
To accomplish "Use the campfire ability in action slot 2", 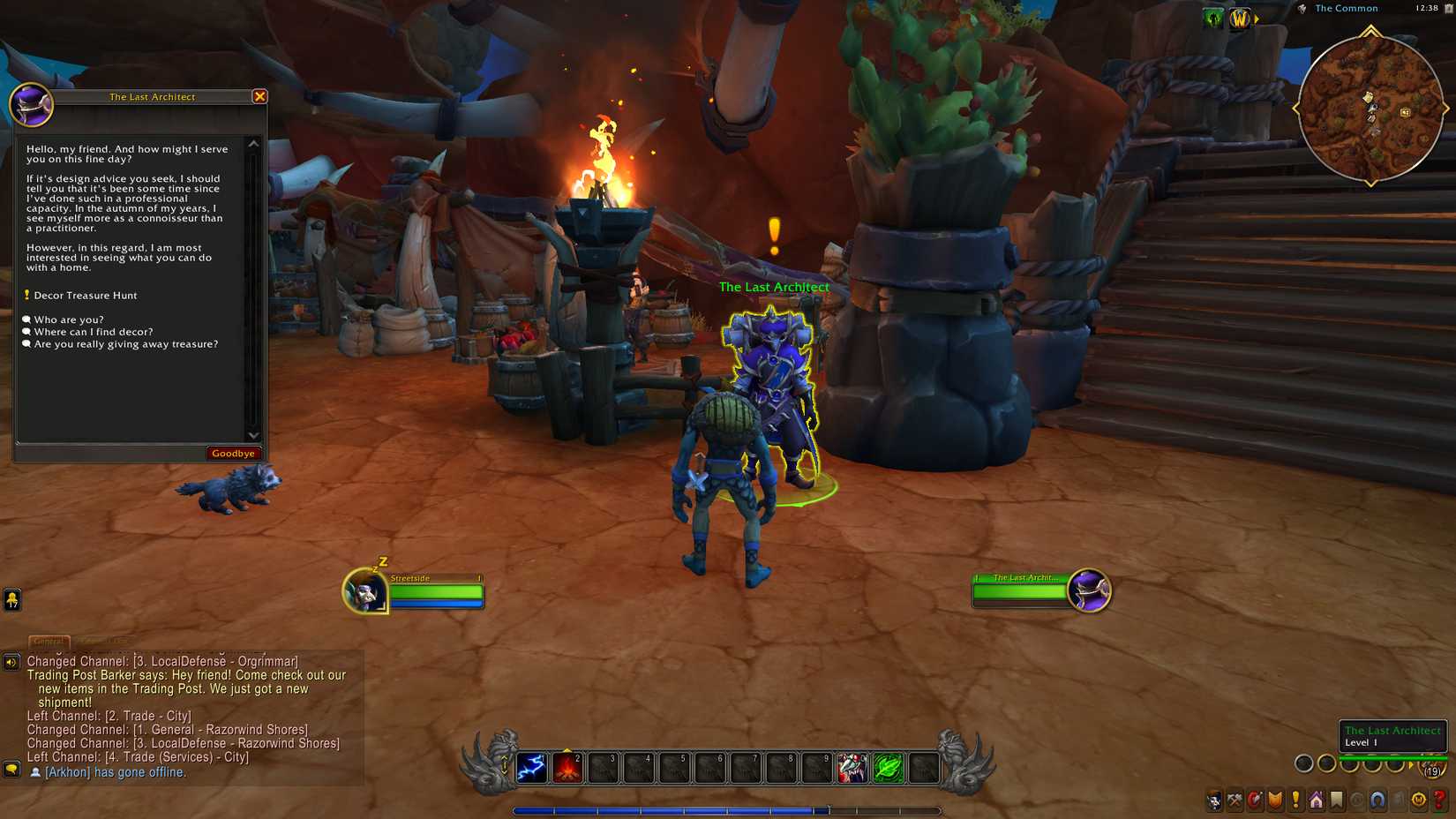I will click(x=568, y=767).
